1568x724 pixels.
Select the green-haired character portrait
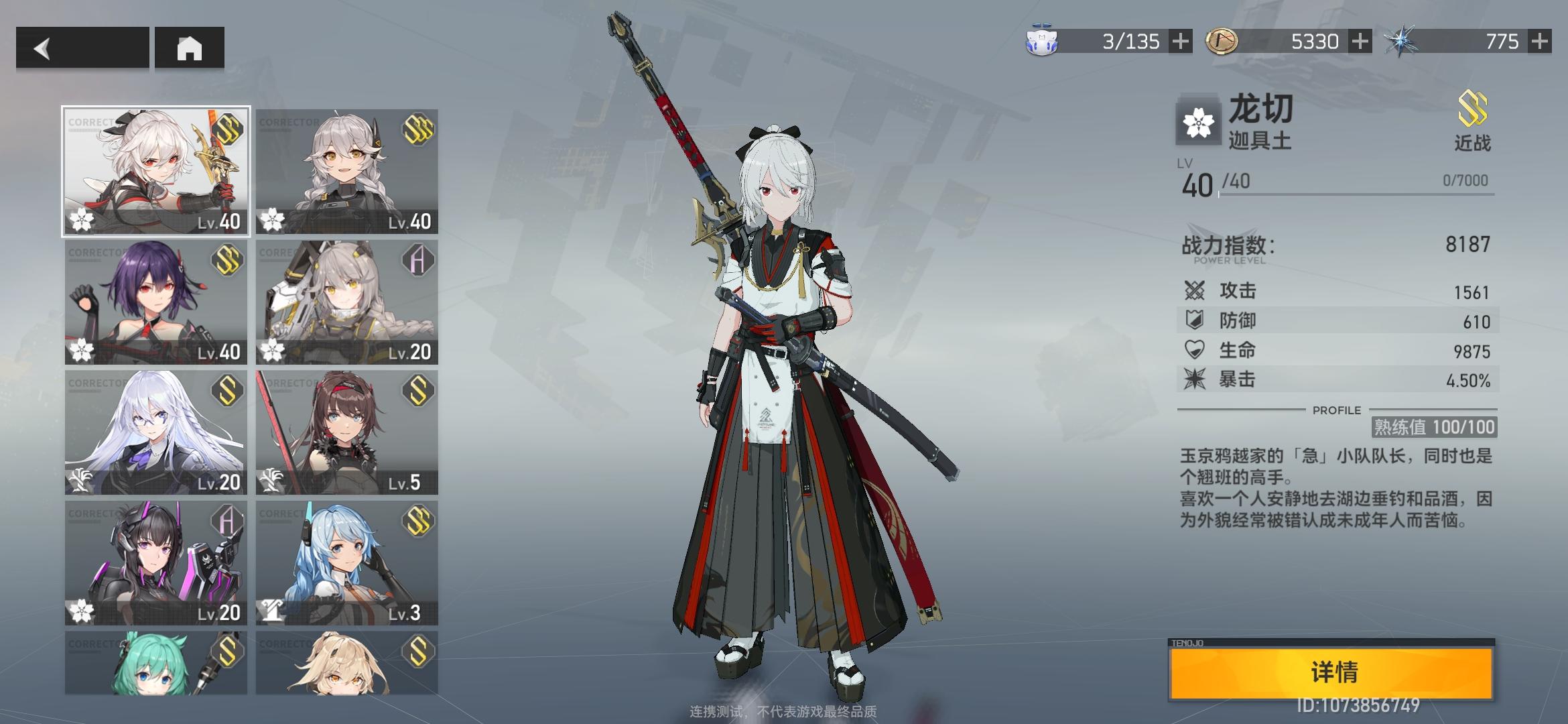[156, 662]
